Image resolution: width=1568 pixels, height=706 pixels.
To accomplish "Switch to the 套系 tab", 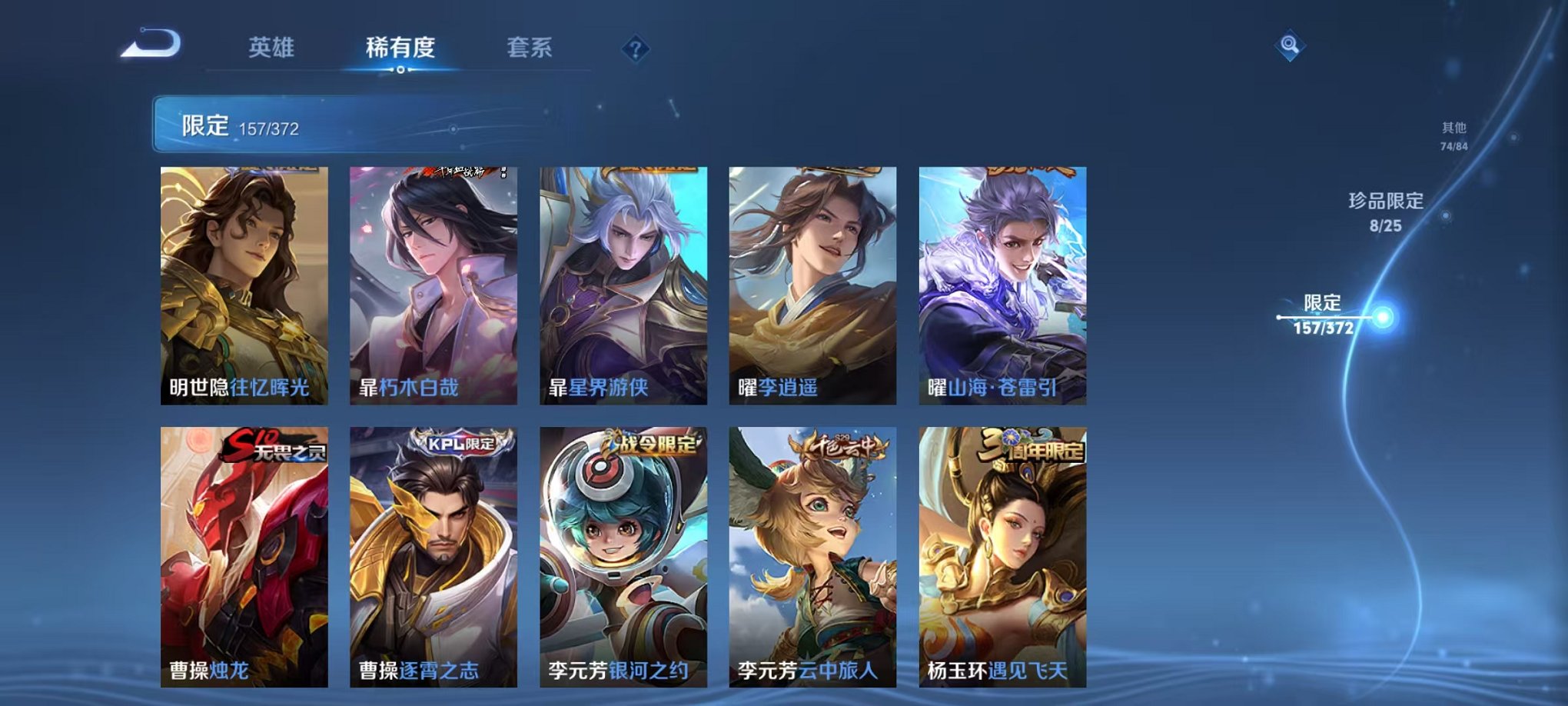I will [x=538, y=48].
